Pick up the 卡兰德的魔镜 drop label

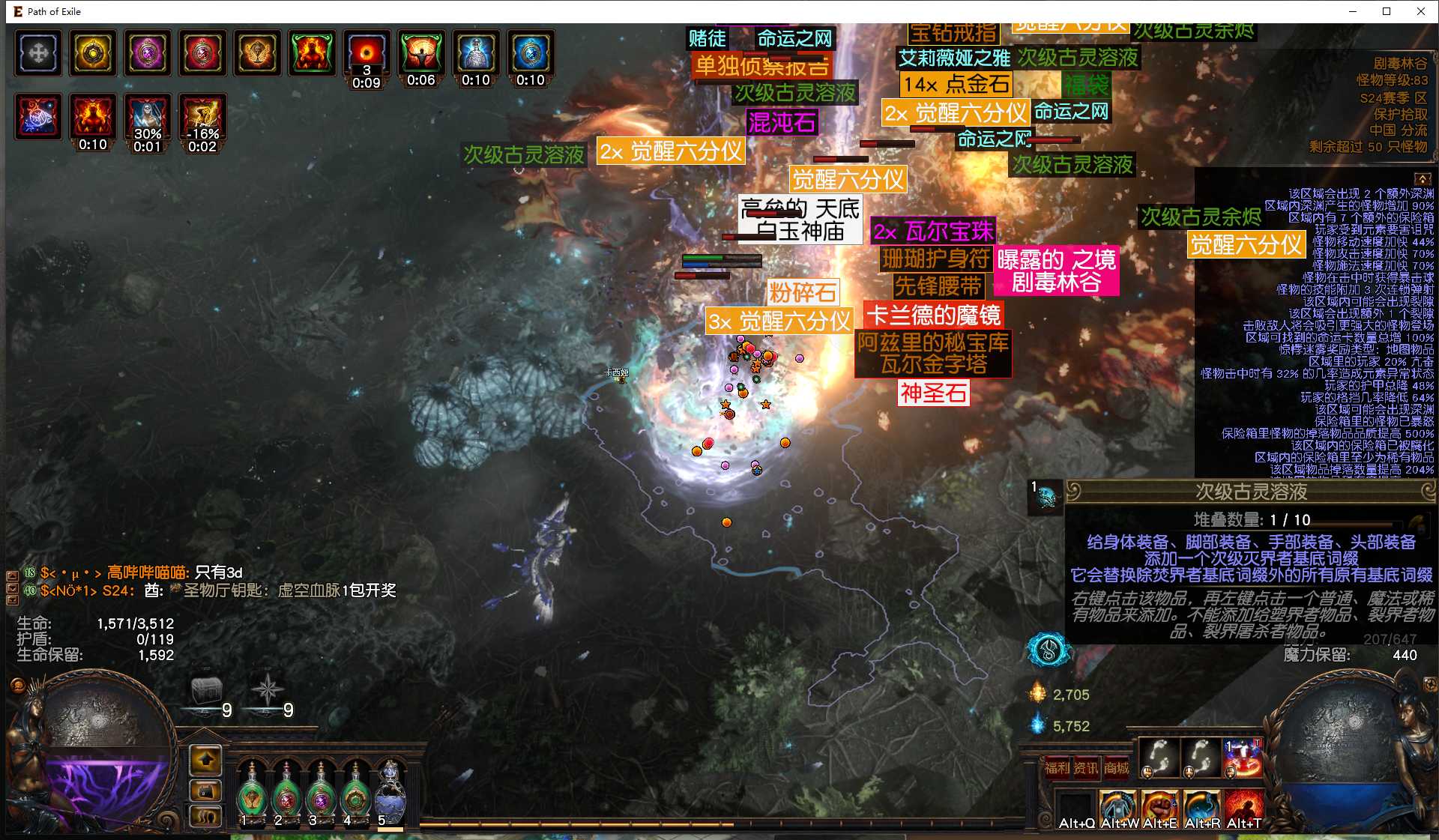pyautogui.click(x=934, y=315)
